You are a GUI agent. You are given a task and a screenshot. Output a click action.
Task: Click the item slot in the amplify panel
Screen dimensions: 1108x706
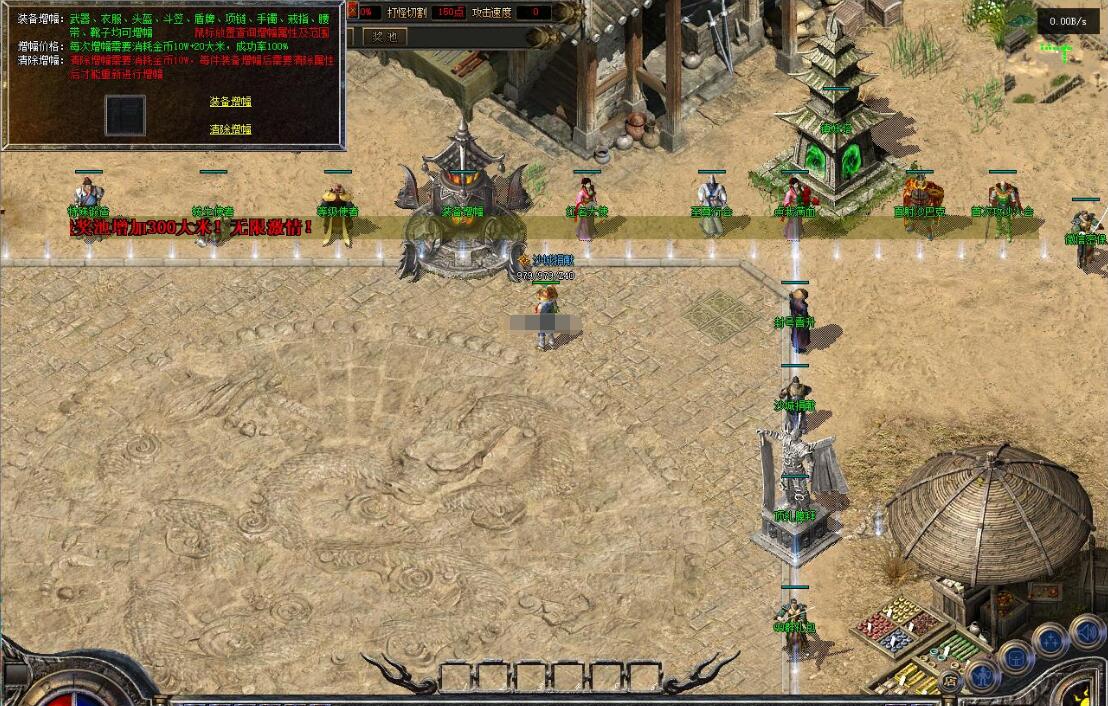point(126,116)
